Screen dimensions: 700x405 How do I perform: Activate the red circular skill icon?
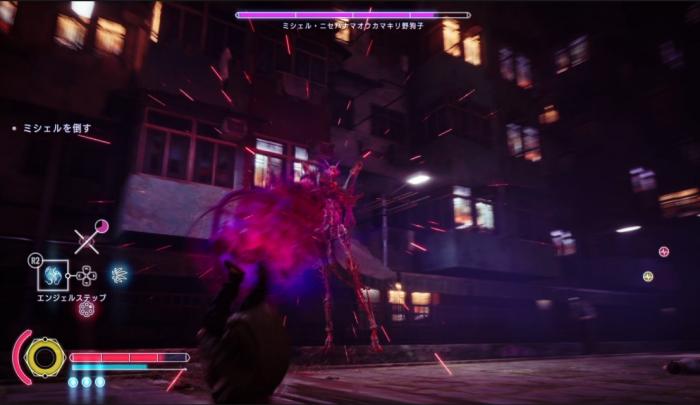click(86, 308)
